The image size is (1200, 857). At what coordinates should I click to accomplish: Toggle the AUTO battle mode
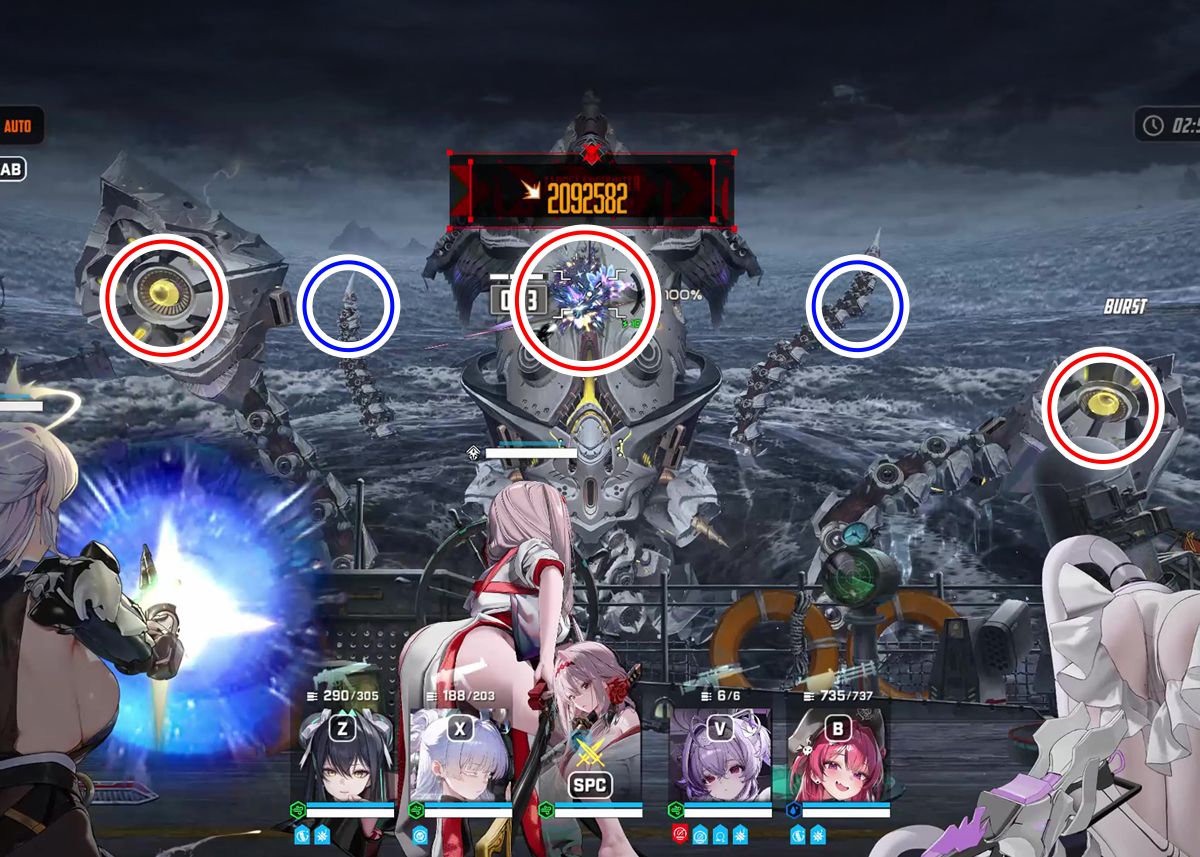18,127
